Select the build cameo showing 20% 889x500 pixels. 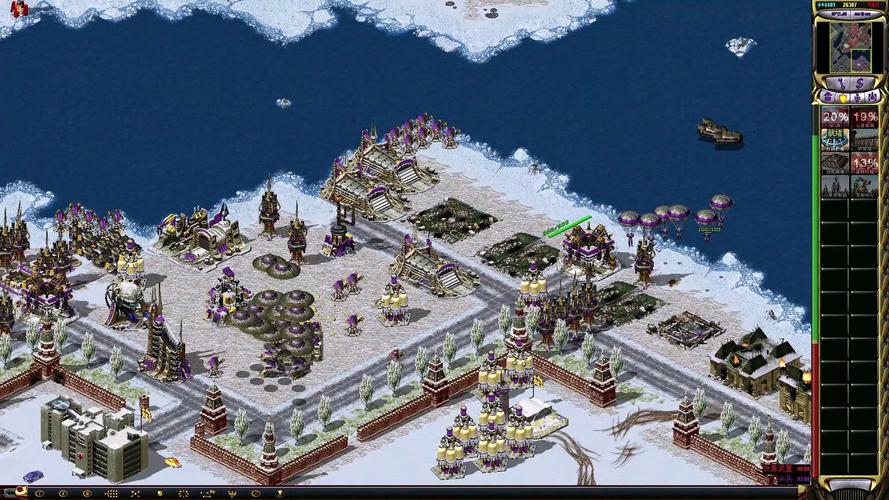pyautogui.click(x=835, y=116)
